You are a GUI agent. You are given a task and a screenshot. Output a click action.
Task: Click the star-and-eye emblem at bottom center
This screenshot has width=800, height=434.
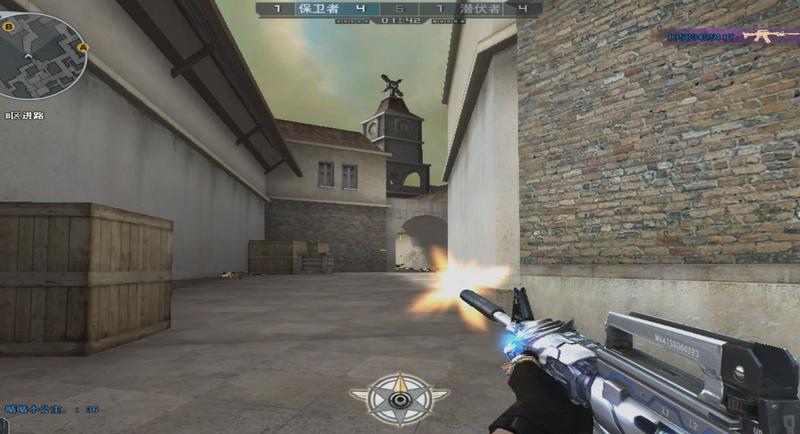pos(399,399)
